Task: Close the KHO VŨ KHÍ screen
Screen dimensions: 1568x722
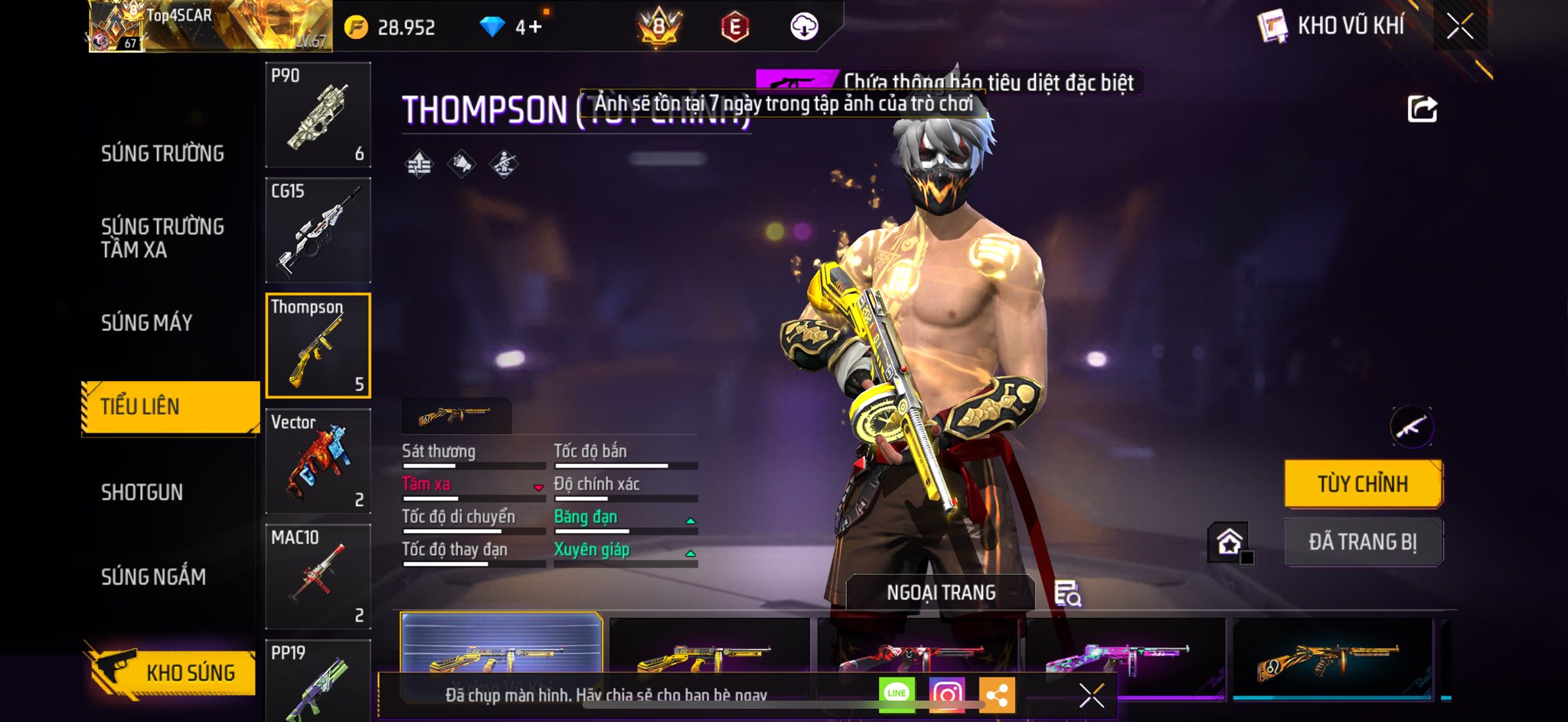Action: click(1460, 27)
